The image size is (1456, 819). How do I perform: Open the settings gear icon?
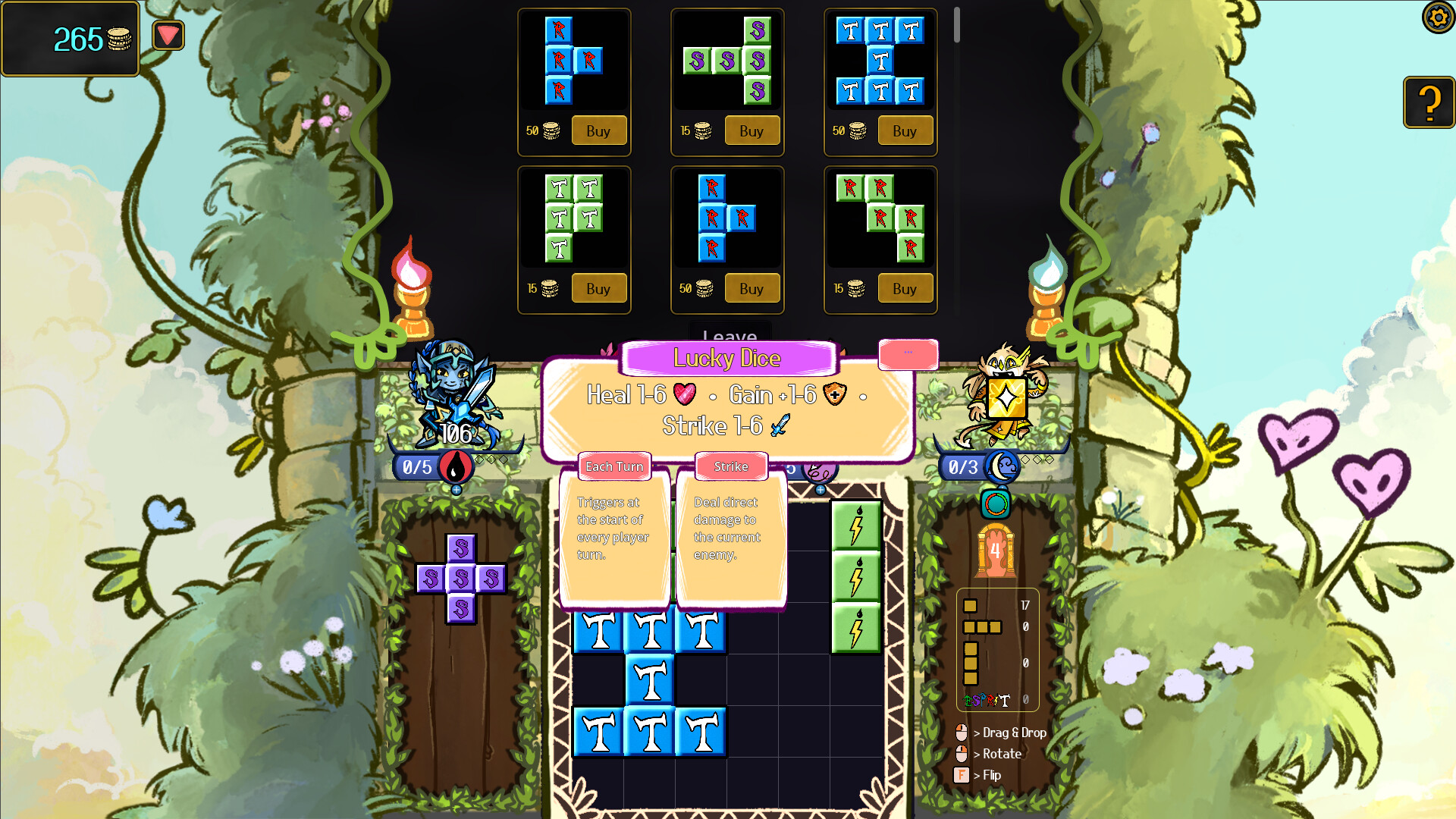pos(1438,17)
